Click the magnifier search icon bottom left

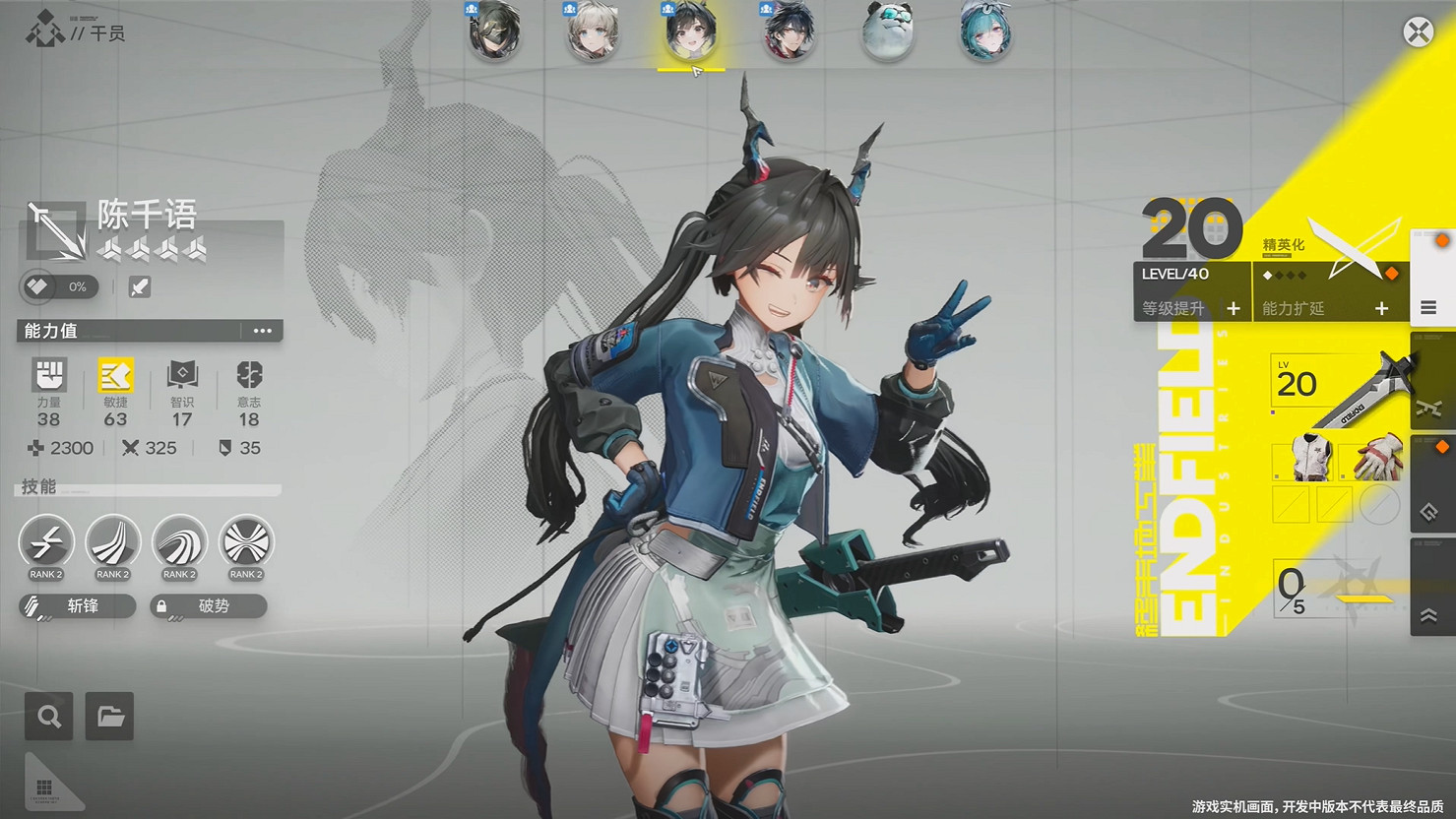[48, 716]
